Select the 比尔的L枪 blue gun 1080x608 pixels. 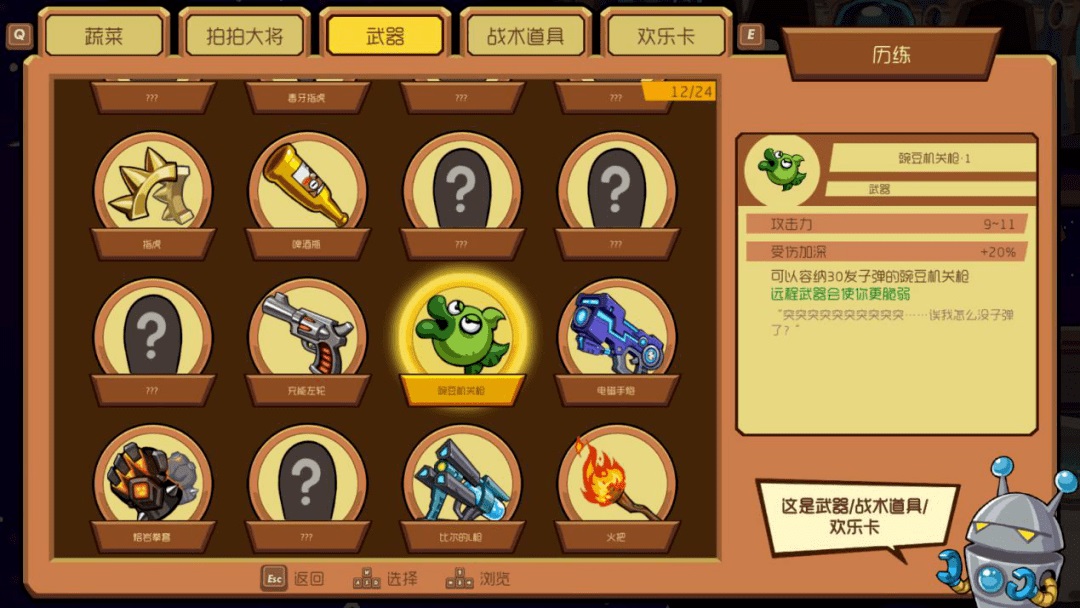pyautogui.click(x=462, y=480)
